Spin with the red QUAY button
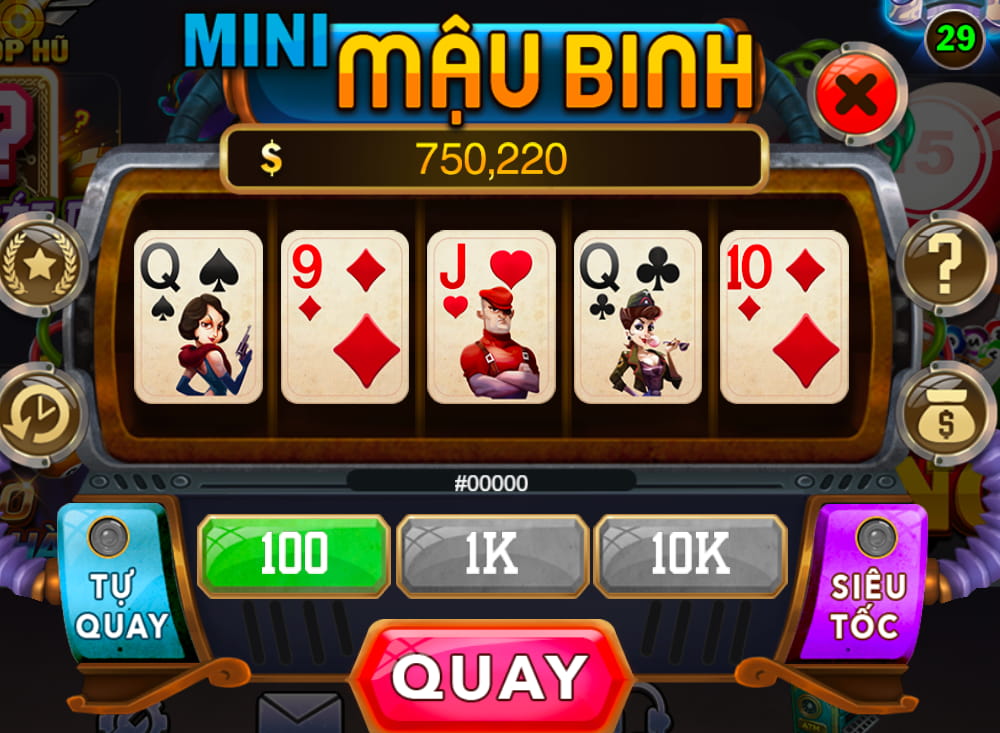1000x733 pixels. 490,677
